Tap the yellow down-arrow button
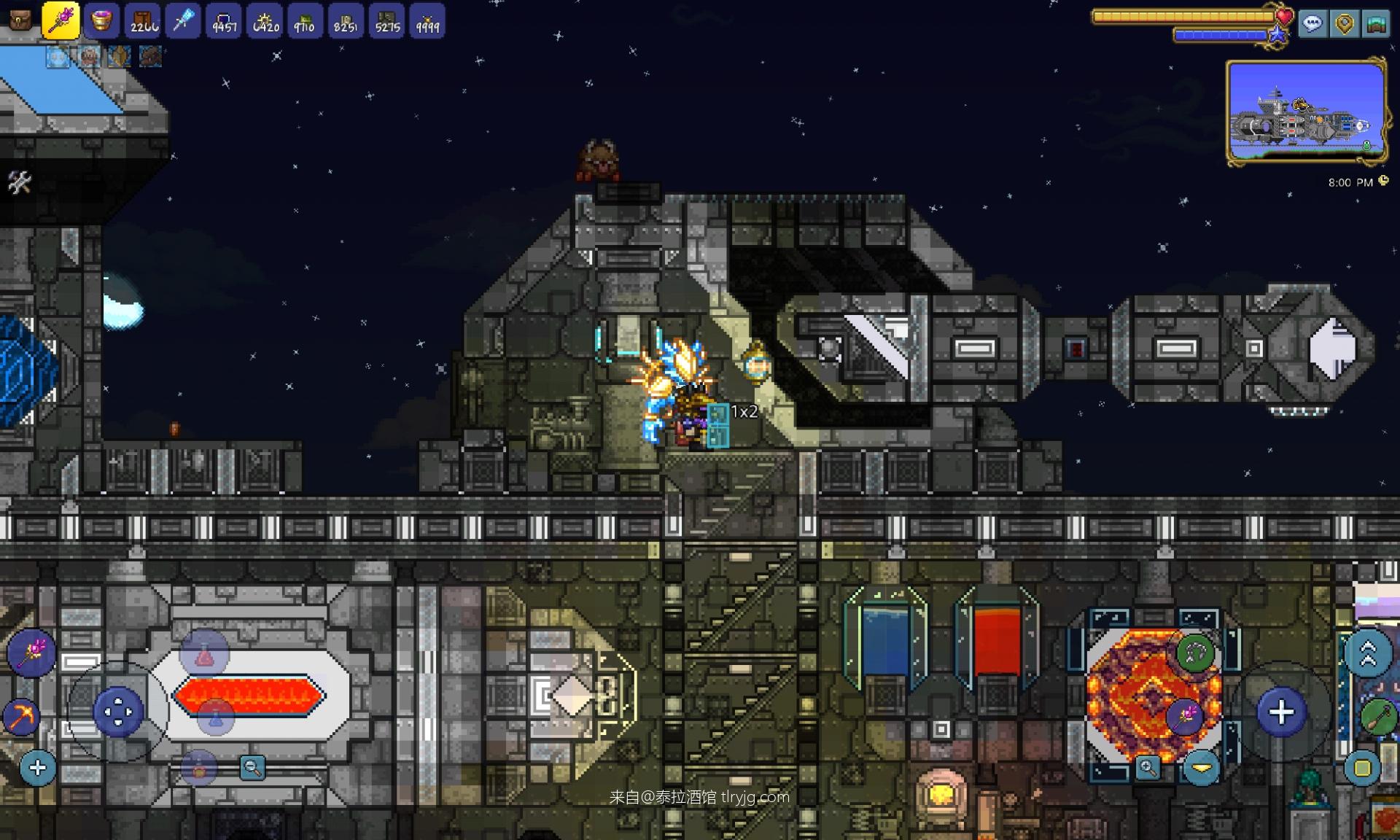This screenshot has width=1400, height=840. tap(1201, 767)
